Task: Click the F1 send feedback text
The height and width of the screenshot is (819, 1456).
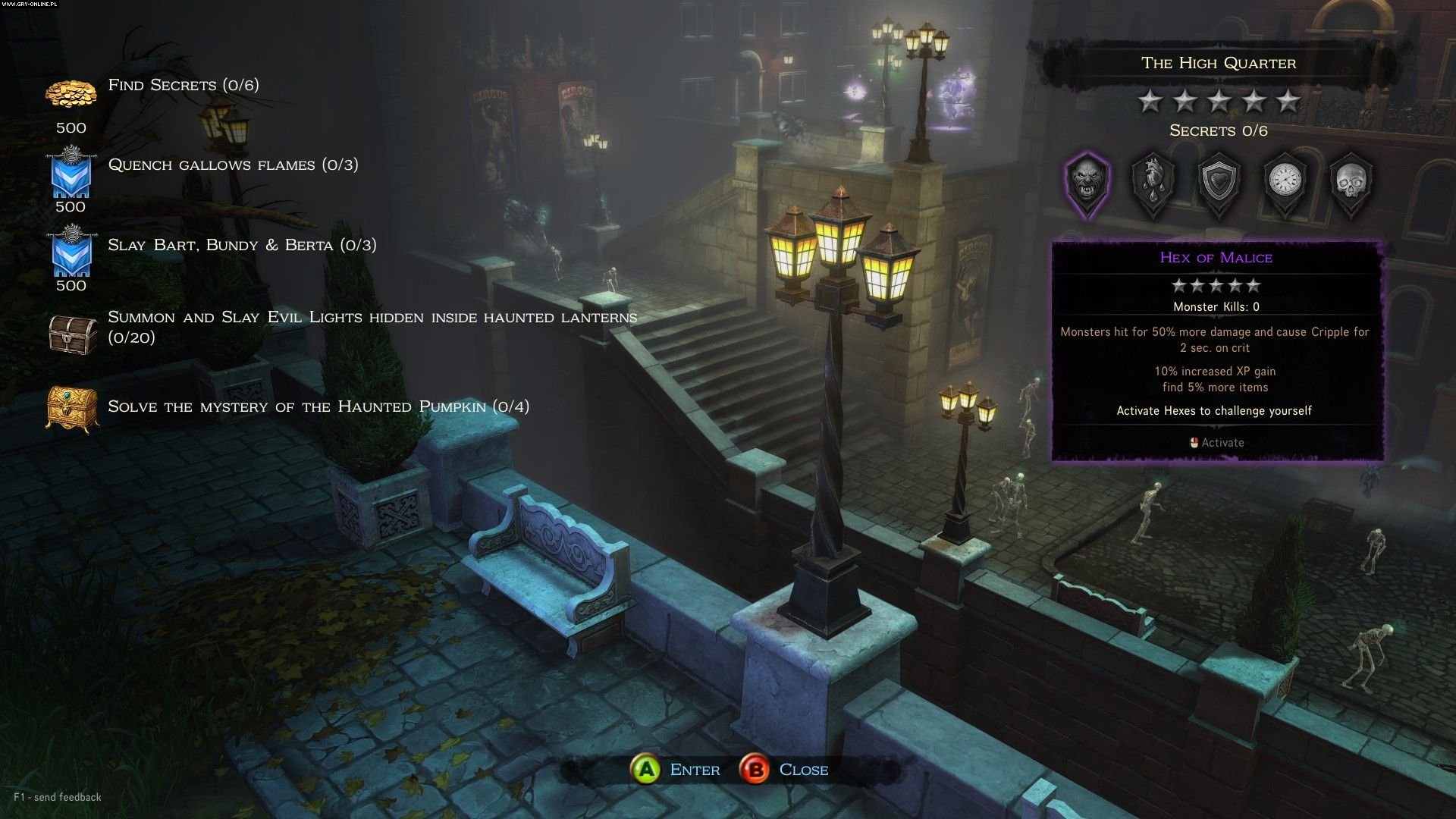Action: pos(58,797)
